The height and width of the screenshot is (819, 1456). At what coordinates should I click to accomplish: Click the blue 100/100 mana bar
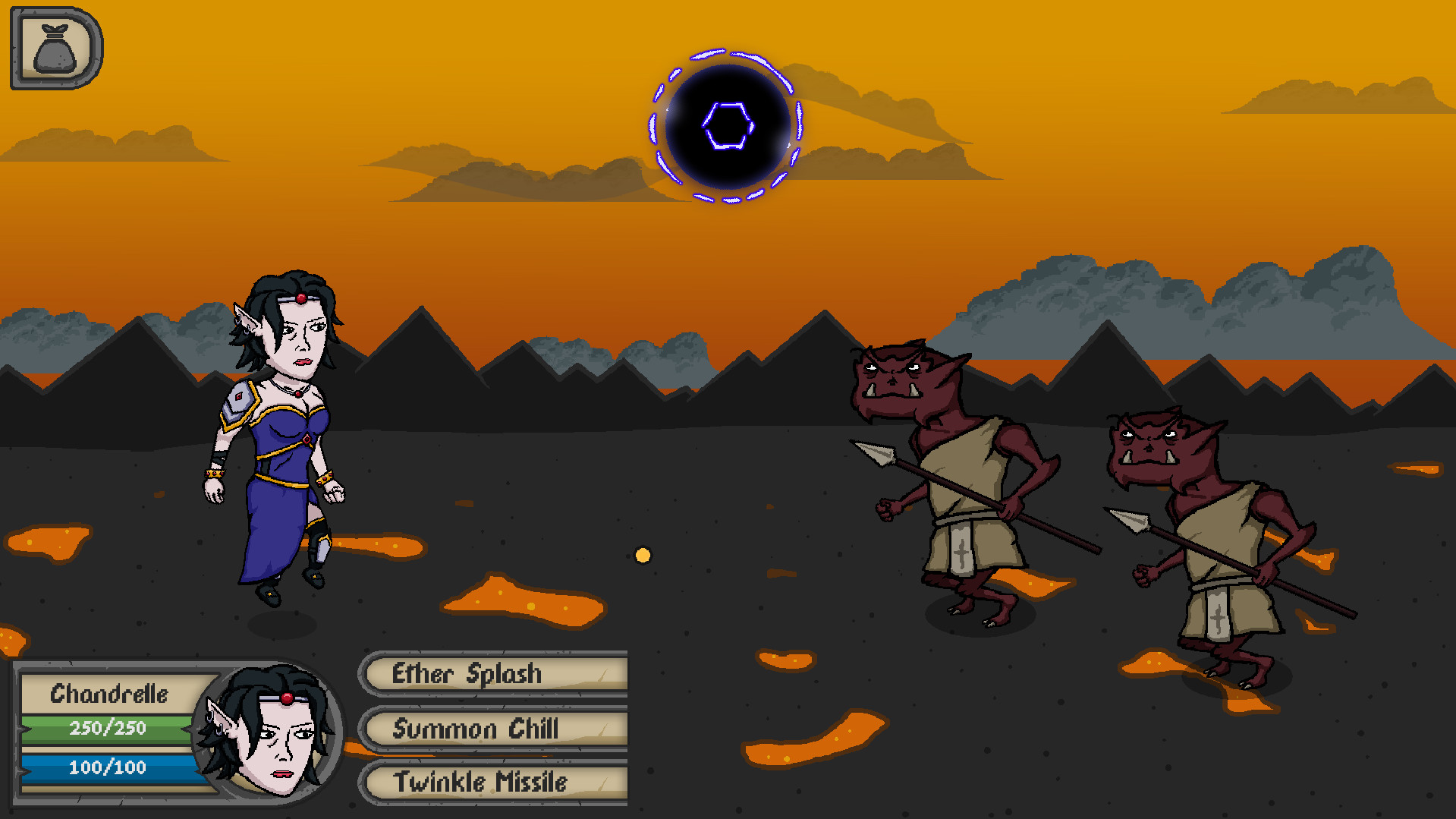pos(106,767)
